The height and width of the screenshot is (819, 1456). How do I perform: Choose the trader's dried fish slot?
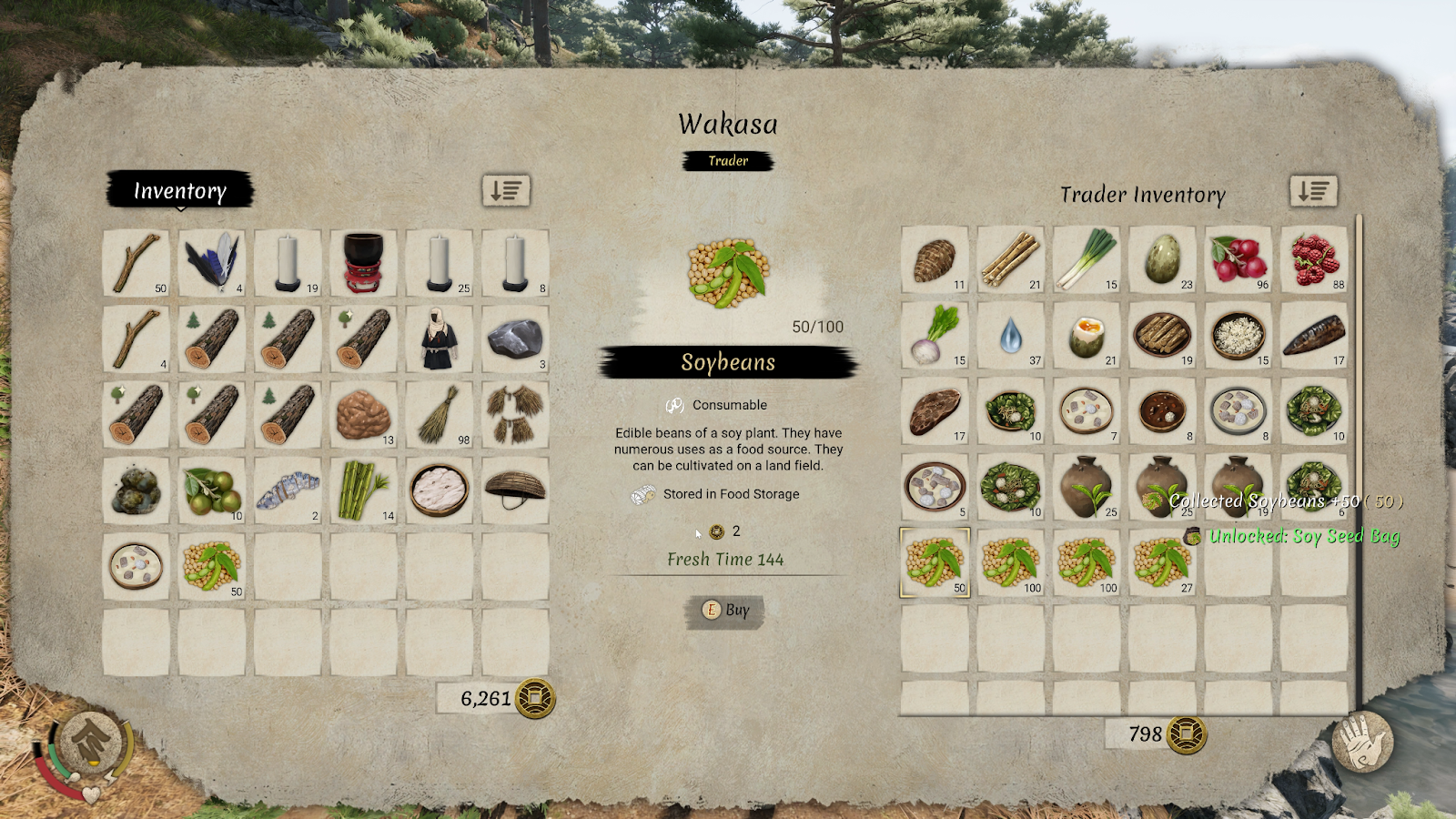[x=1314, y=336]
